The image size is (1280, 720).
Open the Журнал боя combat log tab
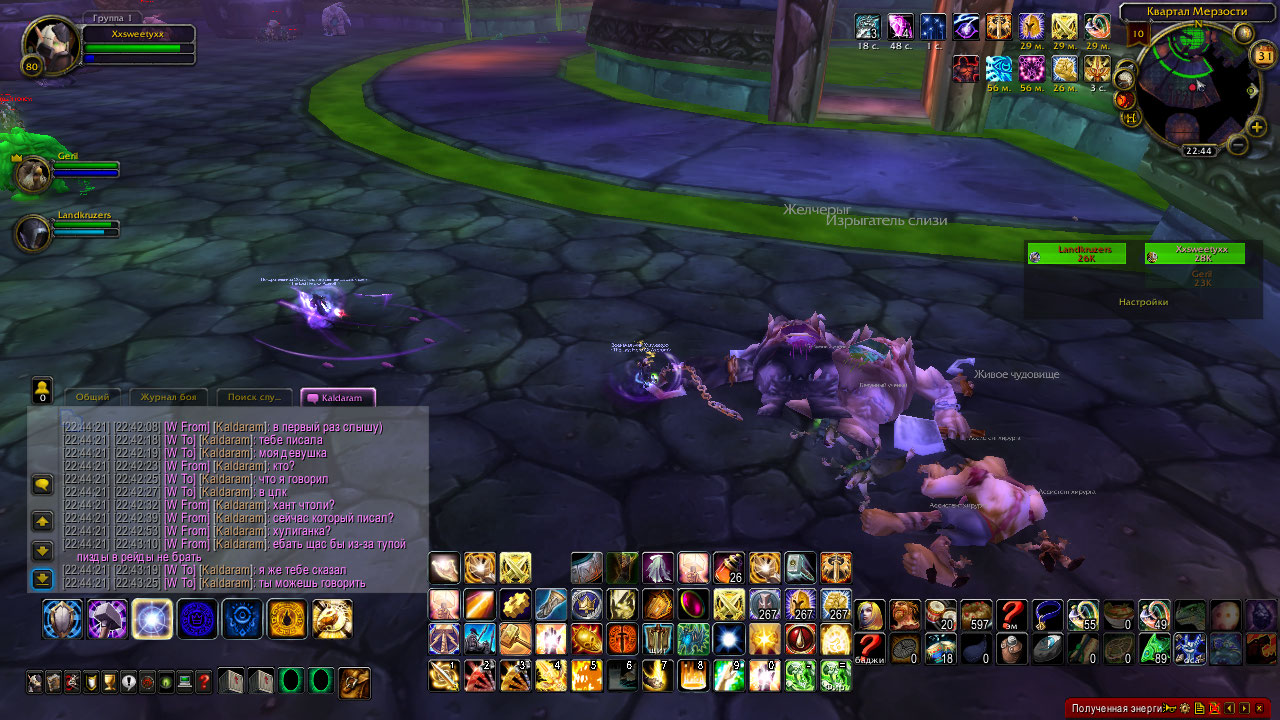[x=174, y=398]
